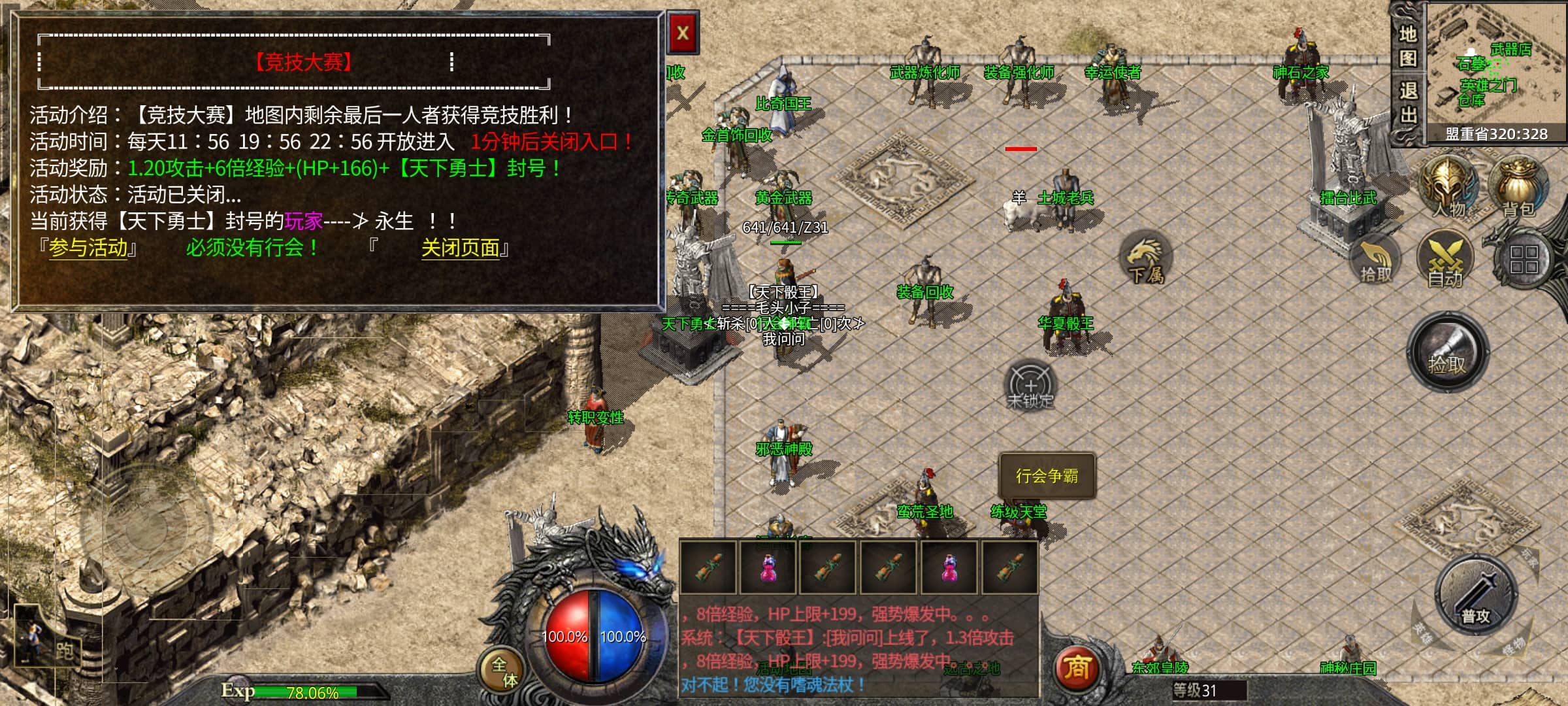Select the 关闭页面 link
This screenshot has width=1568, height=706.
461,248
